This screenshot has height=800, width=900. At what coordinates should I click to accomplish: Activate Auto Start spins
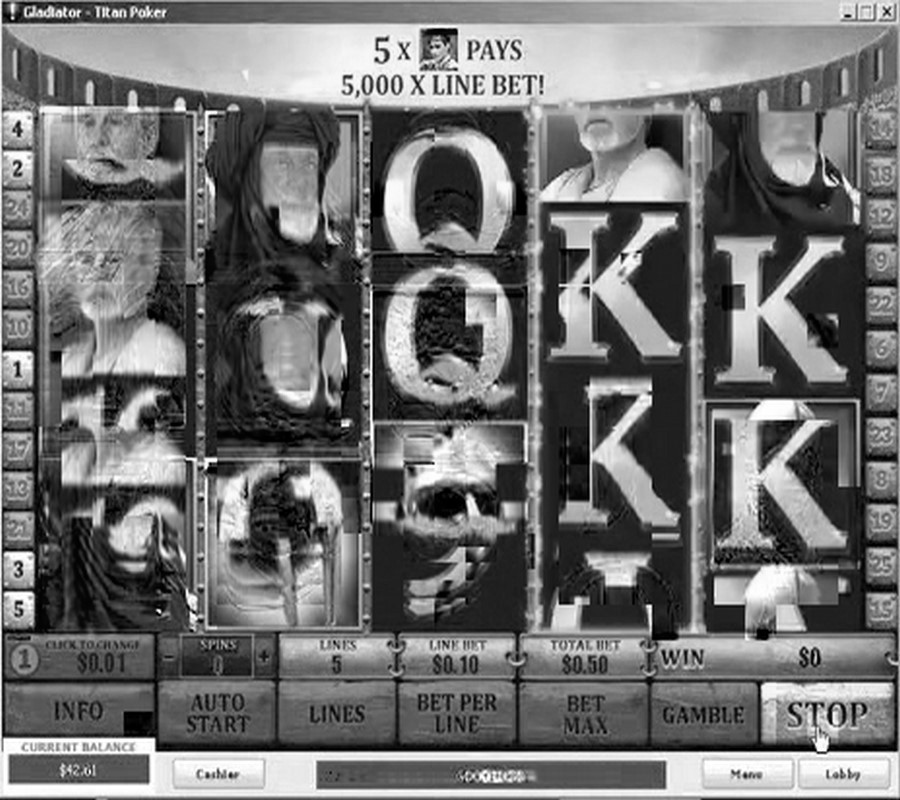(x=216, y=714)
